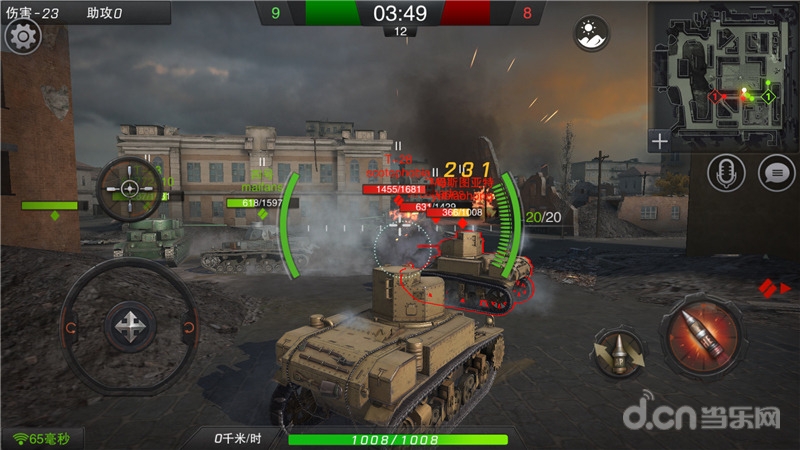Tap the right turn arrow on joystick ring
Viewport: 800px width, 450px height.
pos(187,326)
